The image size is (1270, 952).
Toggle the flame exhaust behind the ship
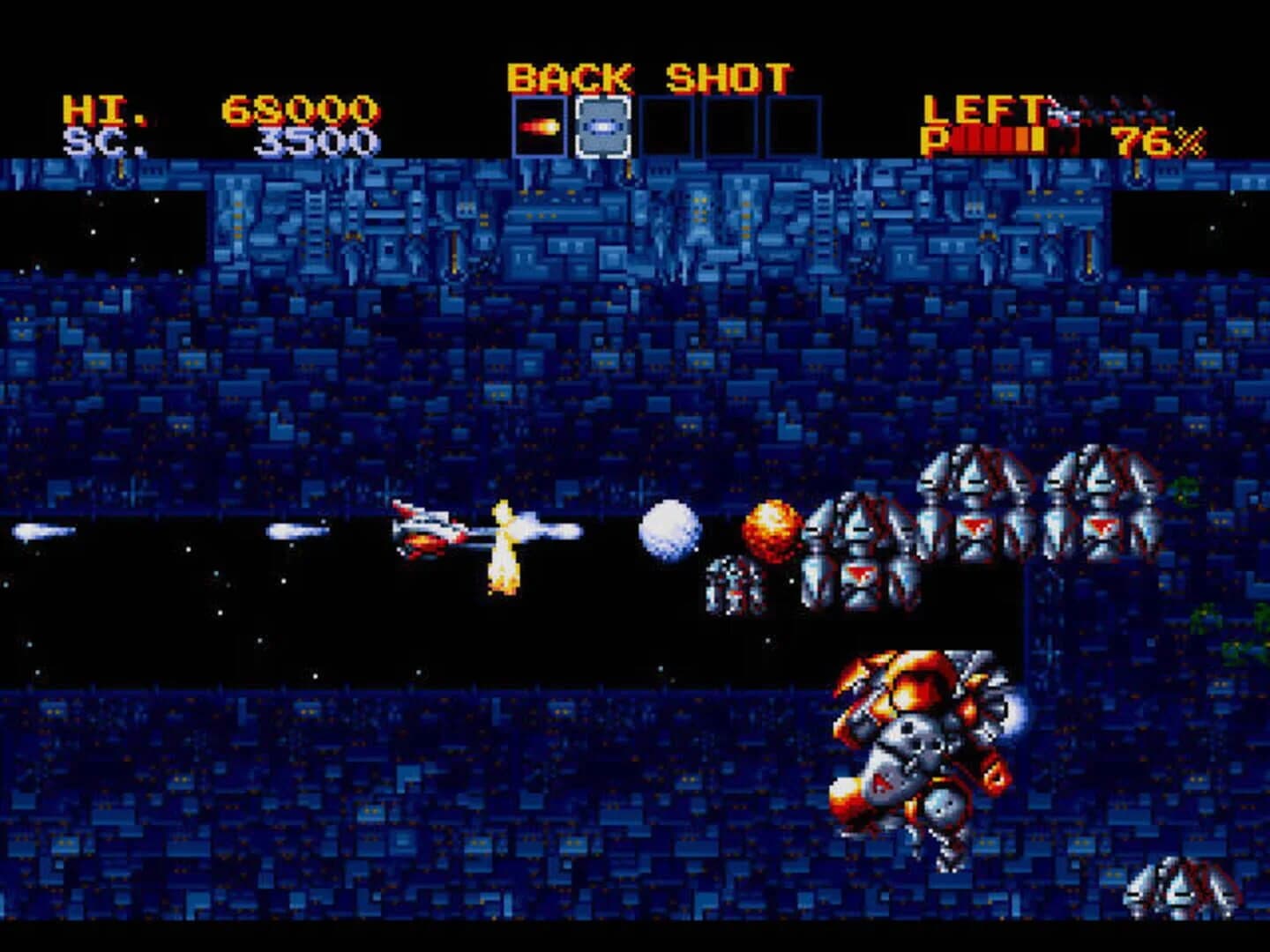point(503,547)
